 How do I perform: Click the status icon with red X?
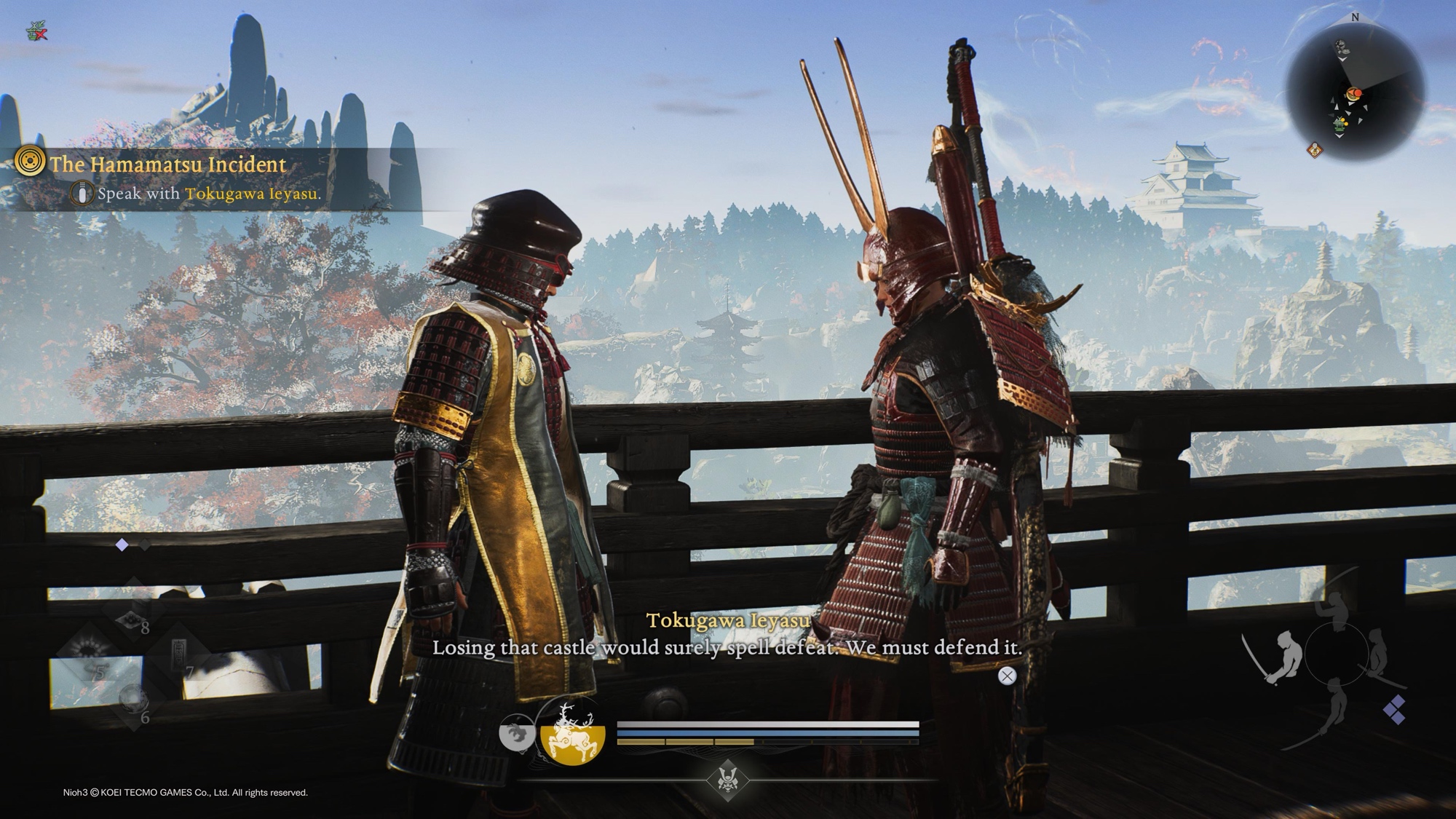tap(36, 31)
